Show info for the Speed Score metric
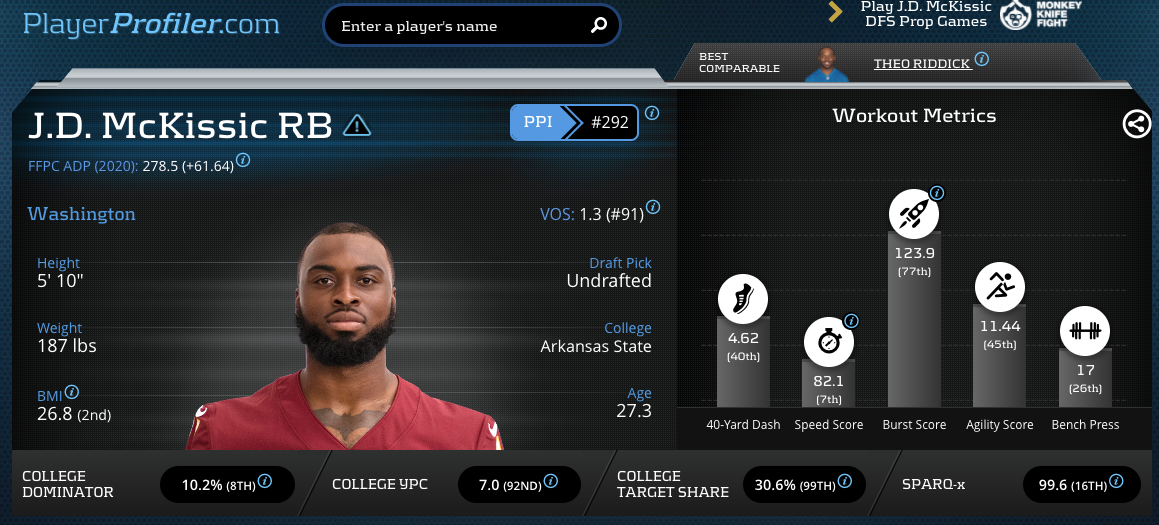Image resolution: width=1159 pixels, height=525 pixels. pyautogui.click(x=851, y=321)
